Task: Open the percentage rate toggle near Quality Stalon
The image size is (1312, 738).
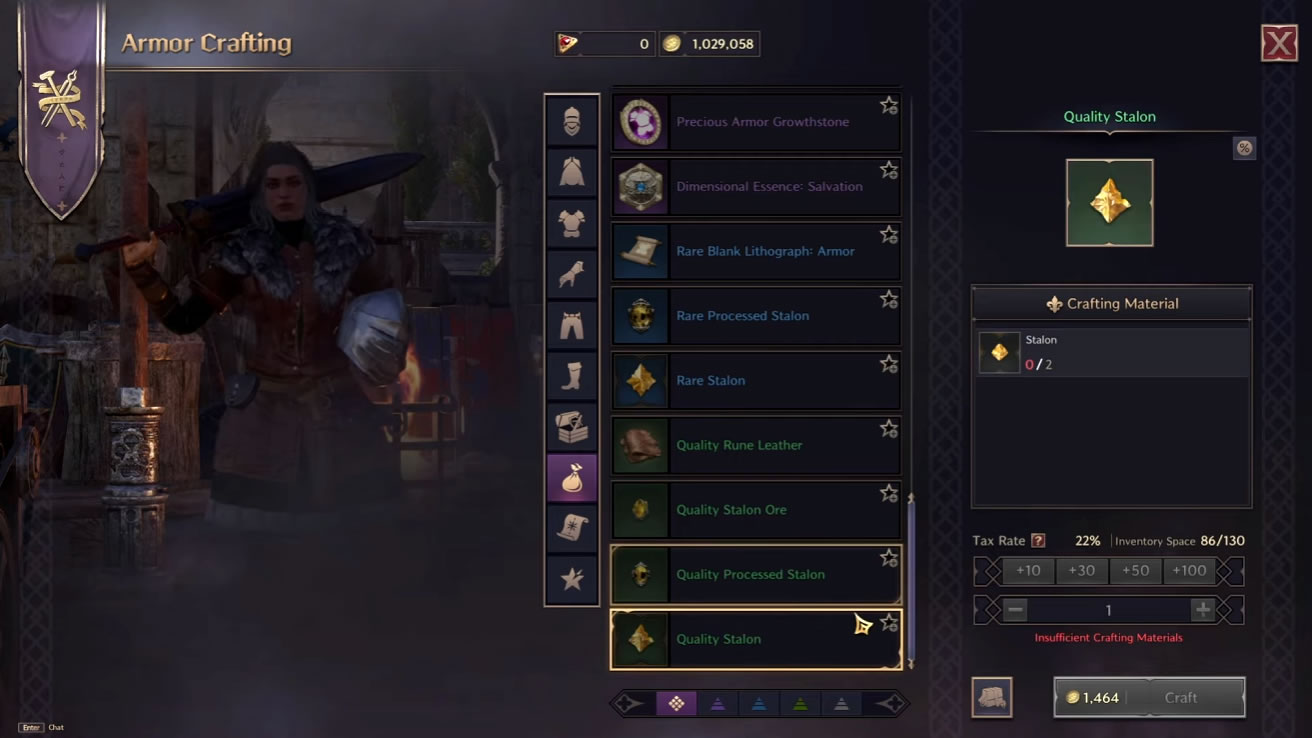Action: click(1245, 148)
